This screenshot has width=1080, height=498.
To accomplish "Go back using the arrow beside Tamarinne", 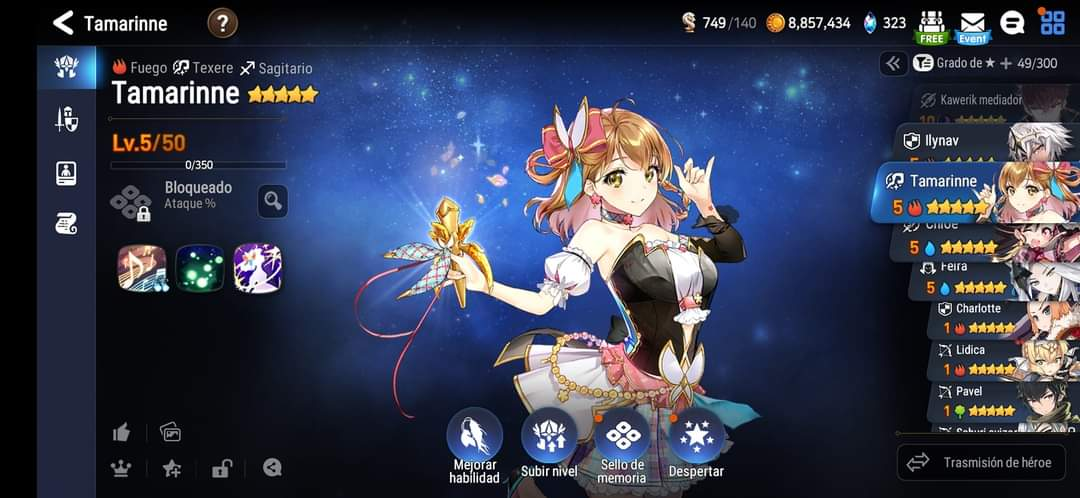I will (x=63, y=22).
